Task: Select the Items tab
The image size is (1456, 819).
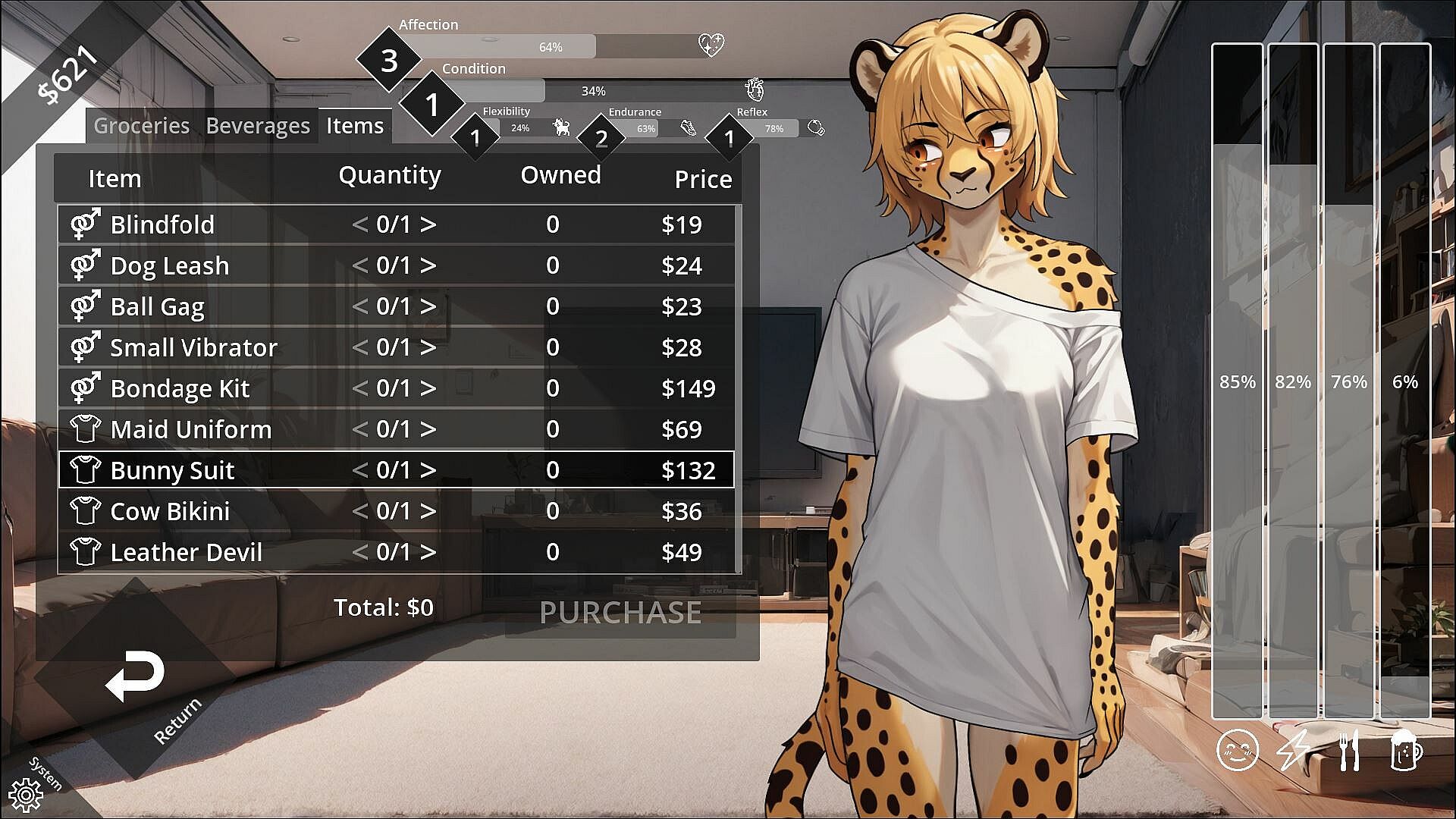Action: click(355, 126)
